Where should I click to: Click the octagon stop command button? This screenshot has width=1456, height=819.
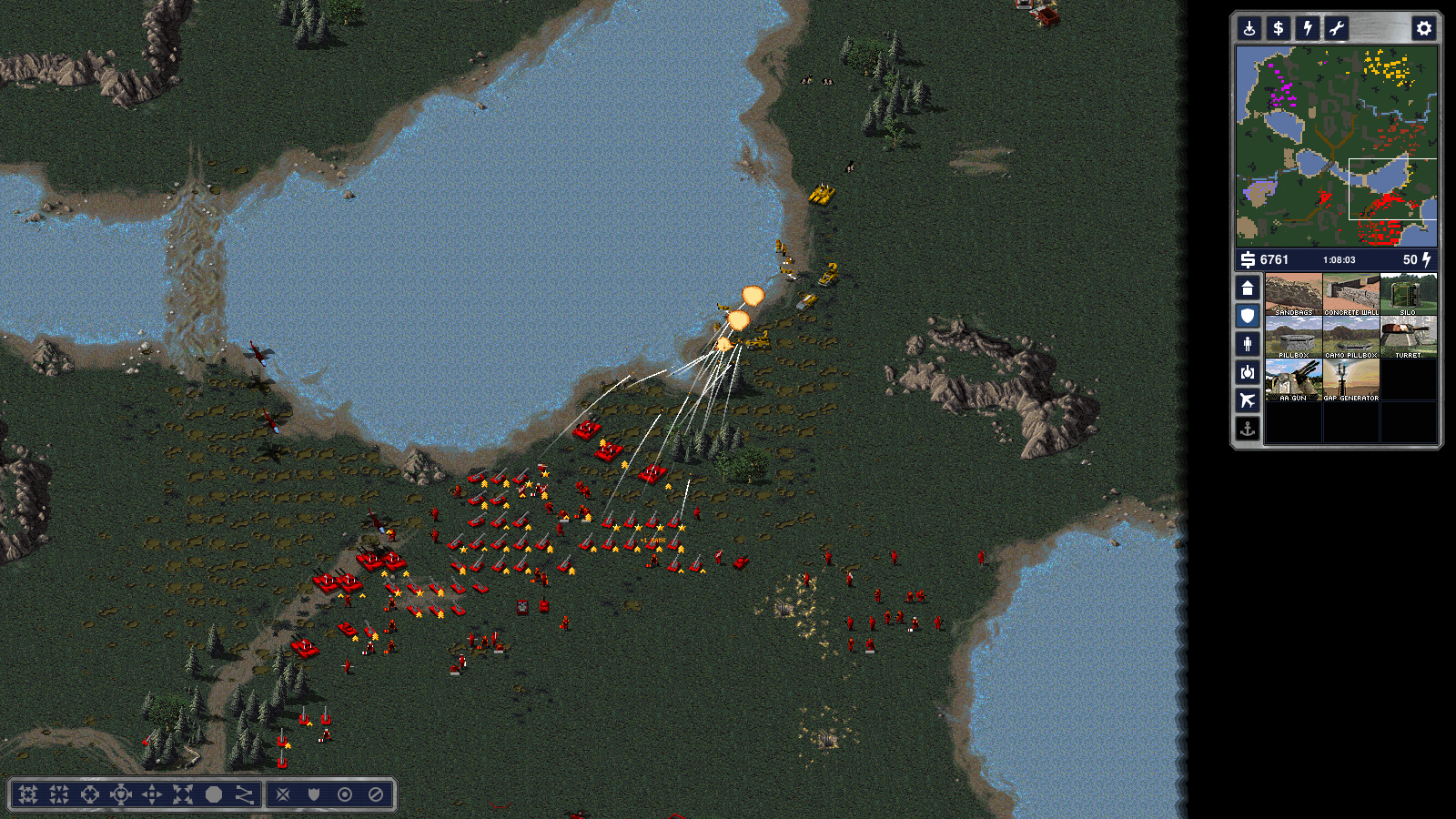pyautogui.click(x=214, y=794)
